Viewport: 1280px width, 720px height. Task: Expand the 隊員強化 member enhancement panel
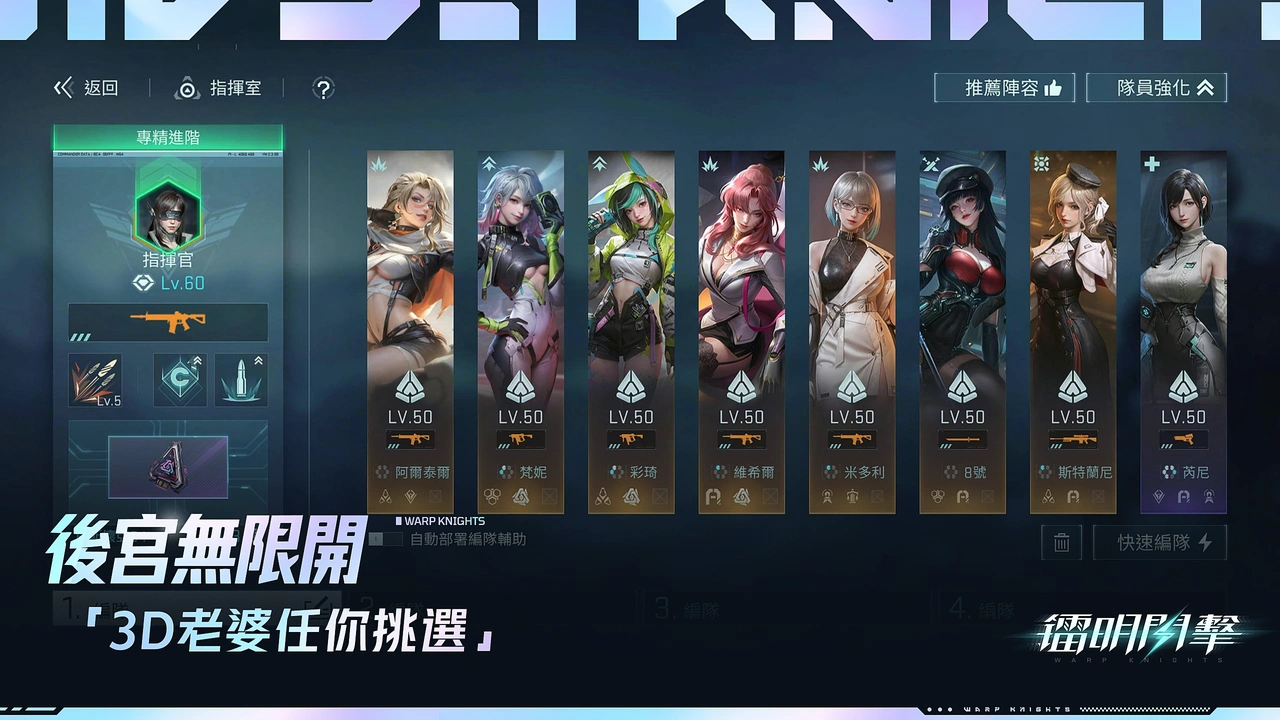click(1156, 87)
